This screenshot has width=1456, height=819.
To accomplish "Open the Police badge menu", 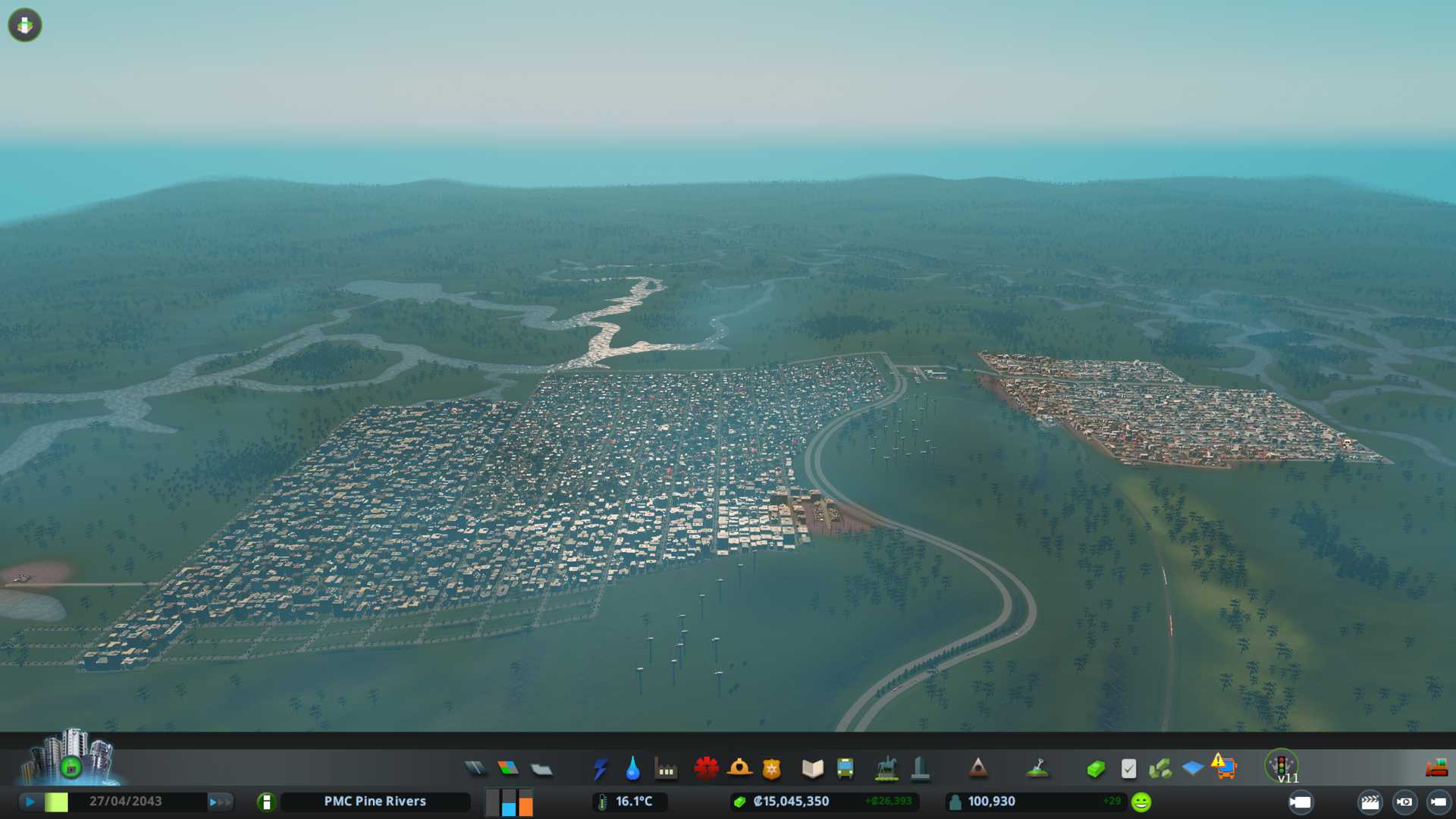I will coord(772,769).
